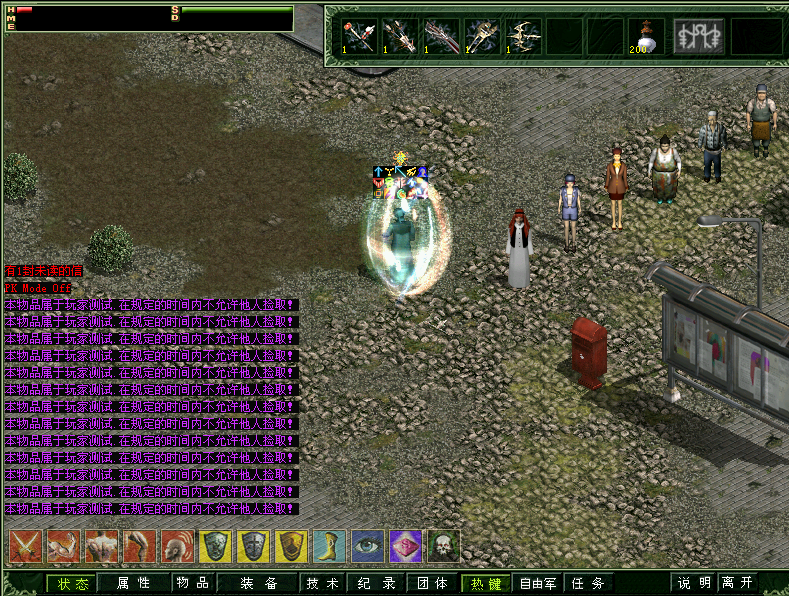Activate the purple diamond skill icon
The width and height of the screenshot is (789, 596).
[406, 546]
